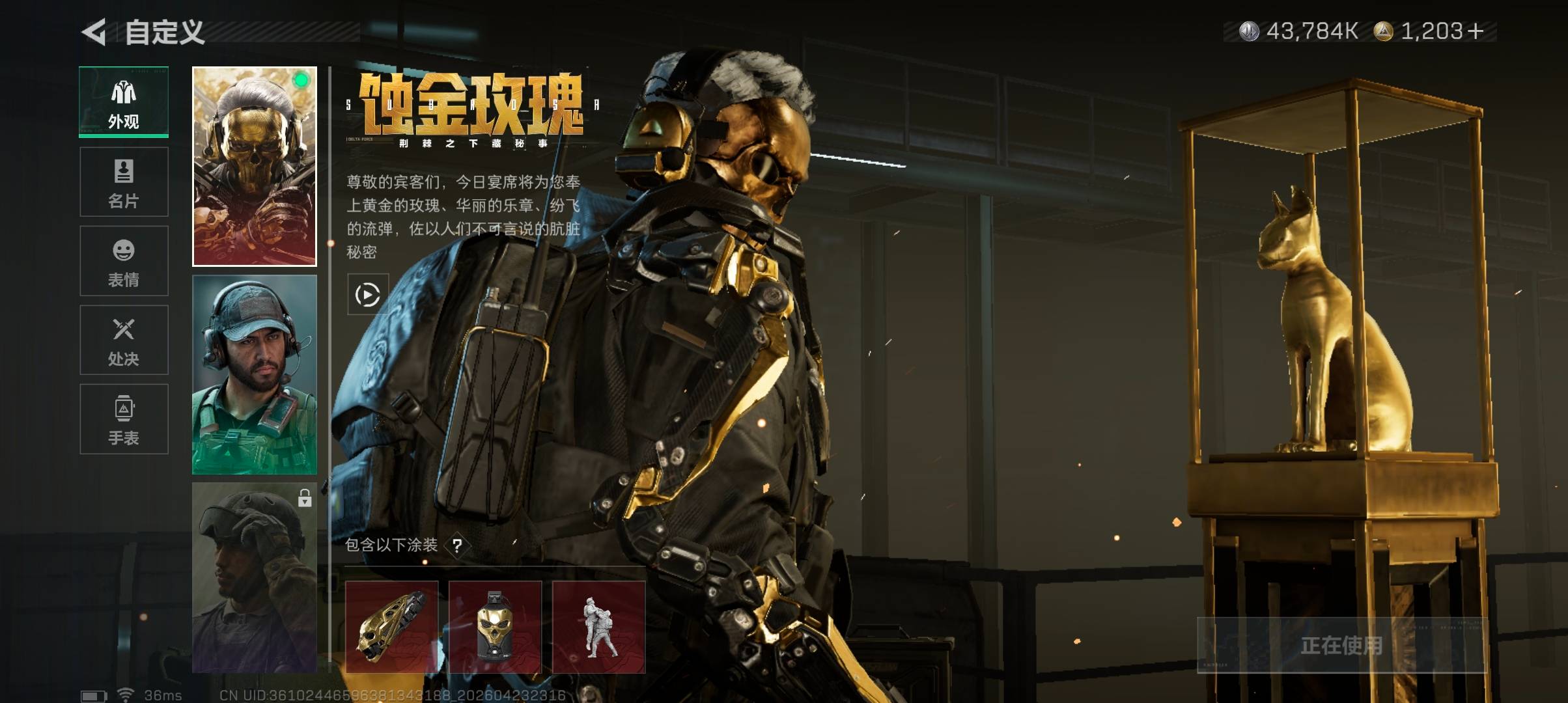Switch to the 手表 watch tab
Viewport: 1568px width, 703px height.
[x=124, y=419]
